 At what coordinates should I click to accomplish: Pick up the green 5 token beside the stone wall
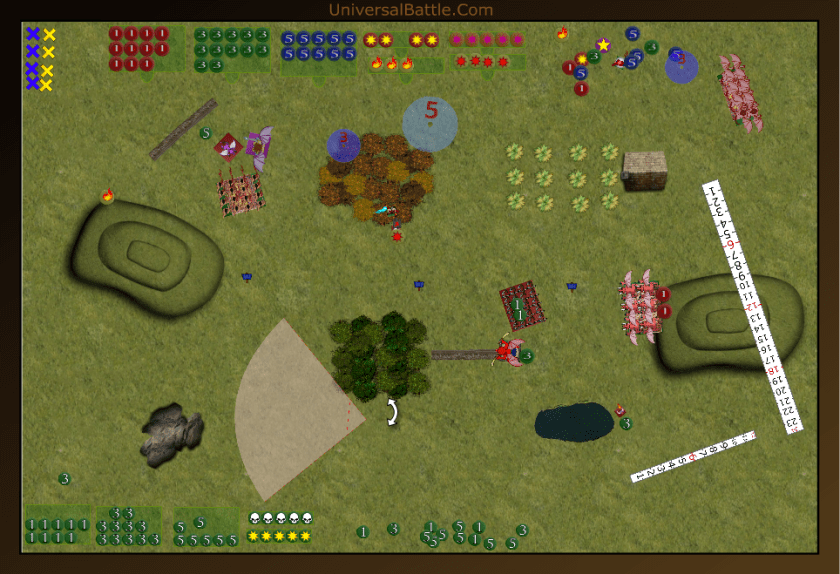click(205, 133)
